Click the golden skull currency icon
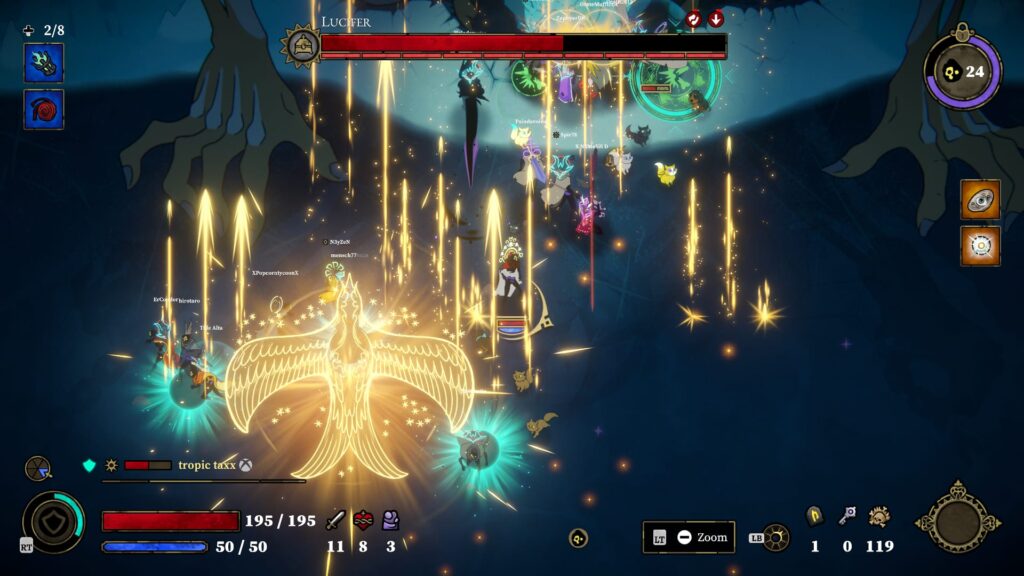Viewport: 1024px width, 576px height. (x=880, y=516)
